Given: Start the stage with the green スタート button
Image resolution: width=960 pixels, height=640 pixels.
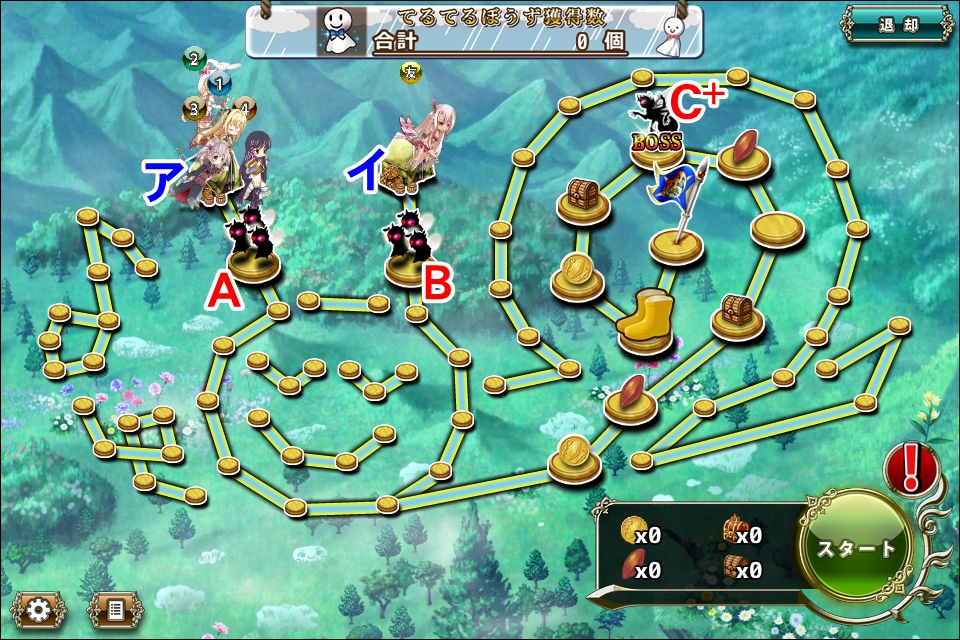Looking at the screenshot, I should point(857,548).
